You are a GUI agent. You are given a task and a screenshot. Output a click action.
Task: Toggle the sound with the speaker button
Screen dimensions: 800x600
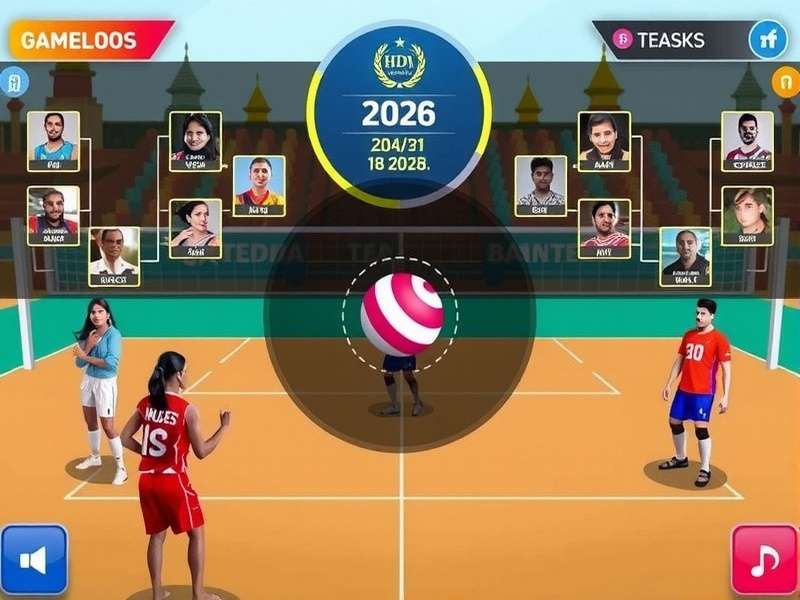click(34, 560)
